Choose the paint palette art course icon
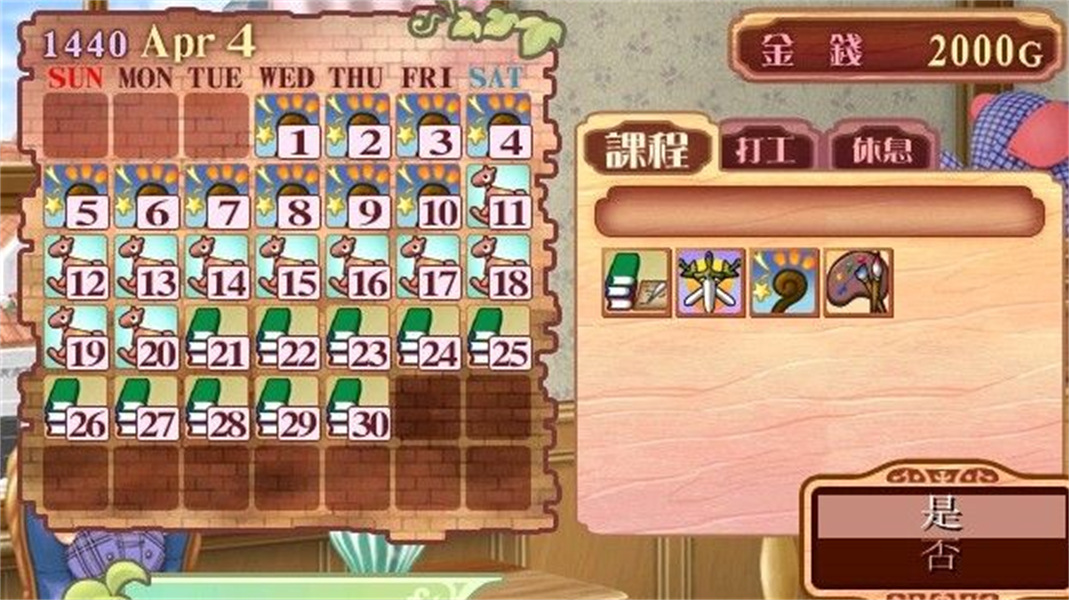Screen dimensions: 1069x600 [857, 283]
